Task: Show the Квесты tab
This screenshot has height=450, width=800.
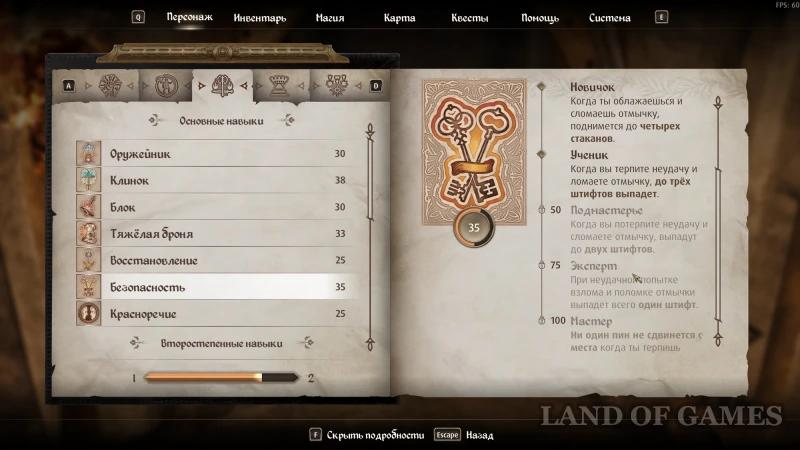Action: pos(470,18)
